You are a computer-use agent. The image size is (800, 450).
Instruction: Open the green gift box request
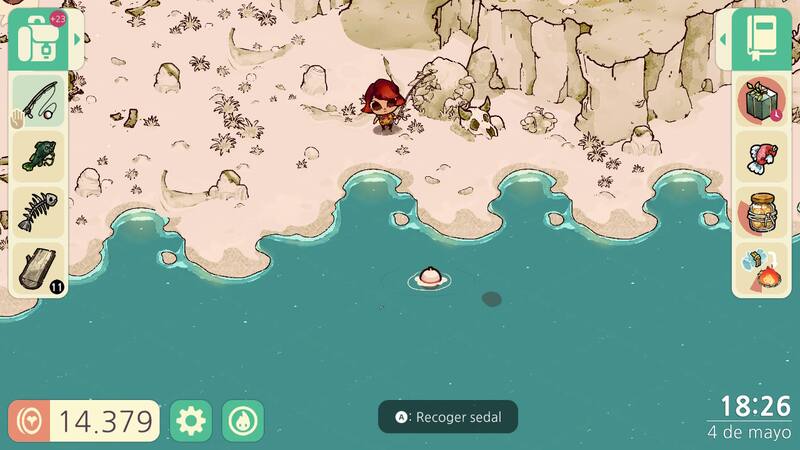[762, 102]
